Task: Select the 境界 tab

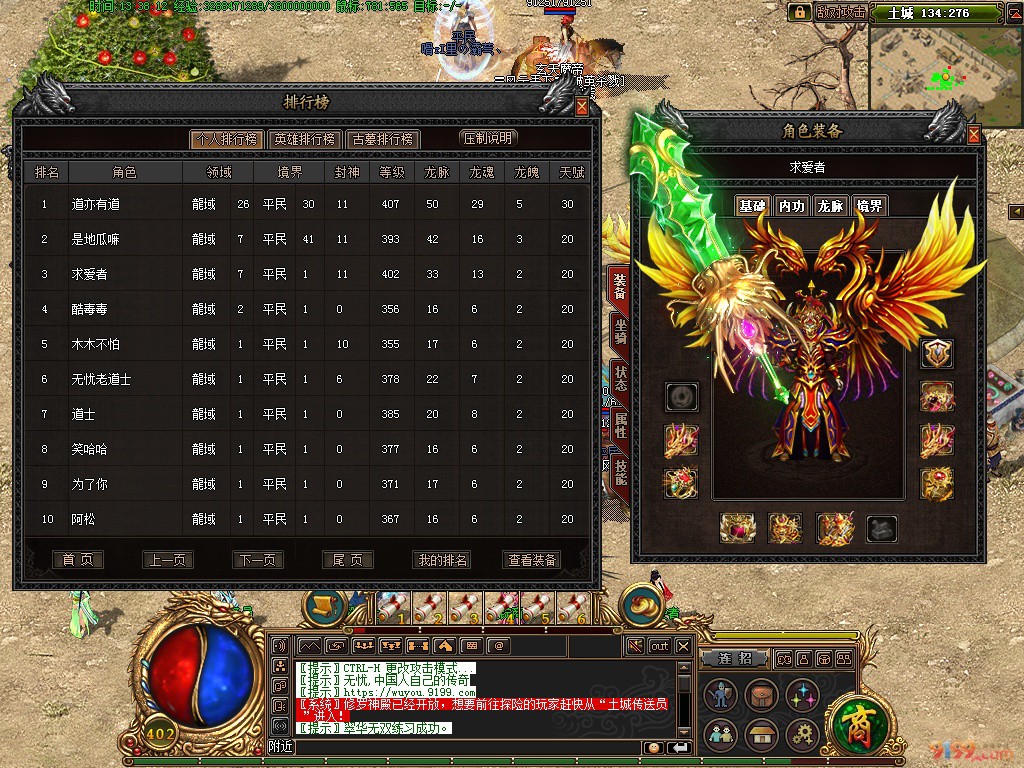Action: coord(869,206)
